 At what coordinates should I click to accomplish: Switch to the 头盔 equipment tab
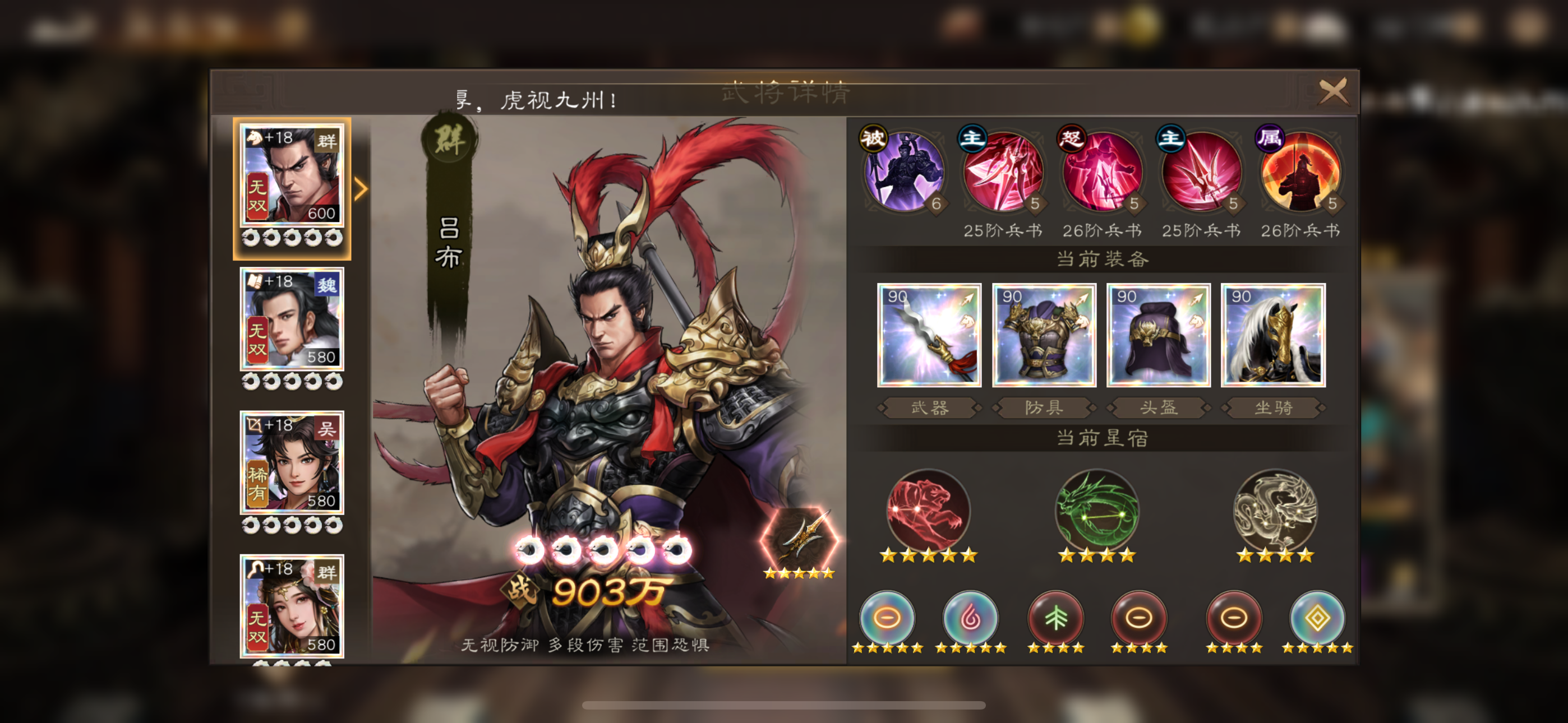pos(1157,408)
